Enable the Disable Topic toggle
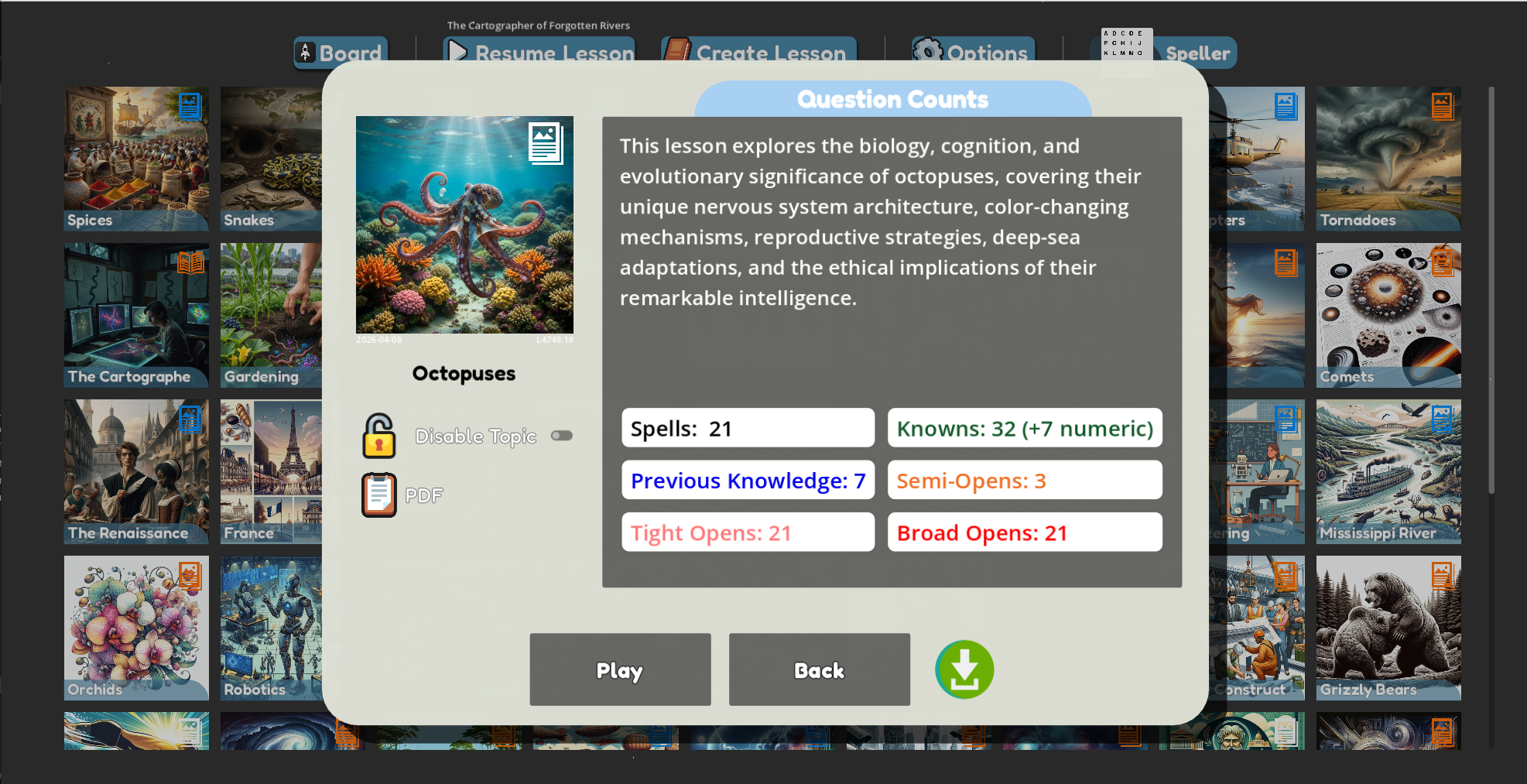 [x=562, y=435]
